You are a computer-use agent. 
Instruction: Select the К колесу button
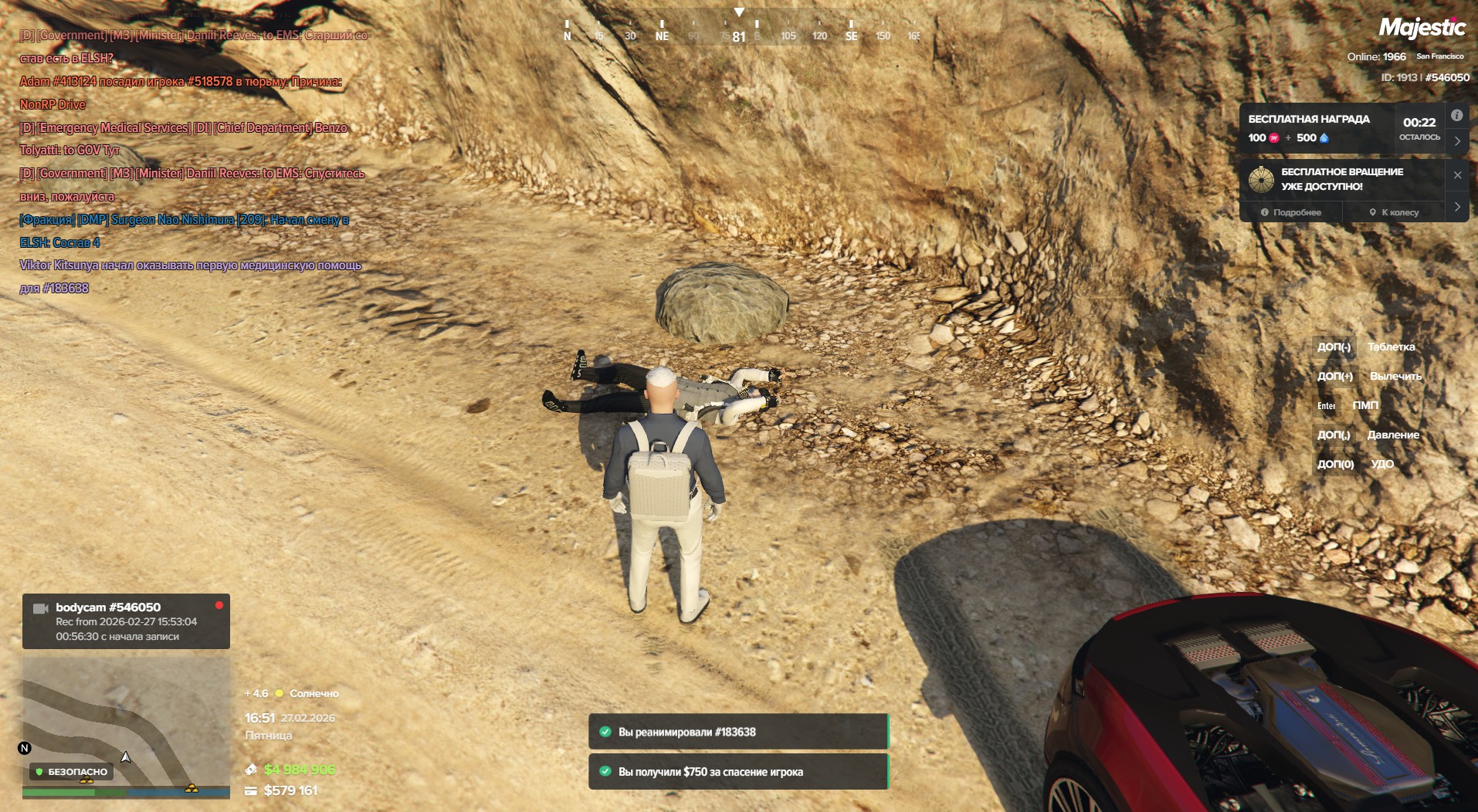1394,212
